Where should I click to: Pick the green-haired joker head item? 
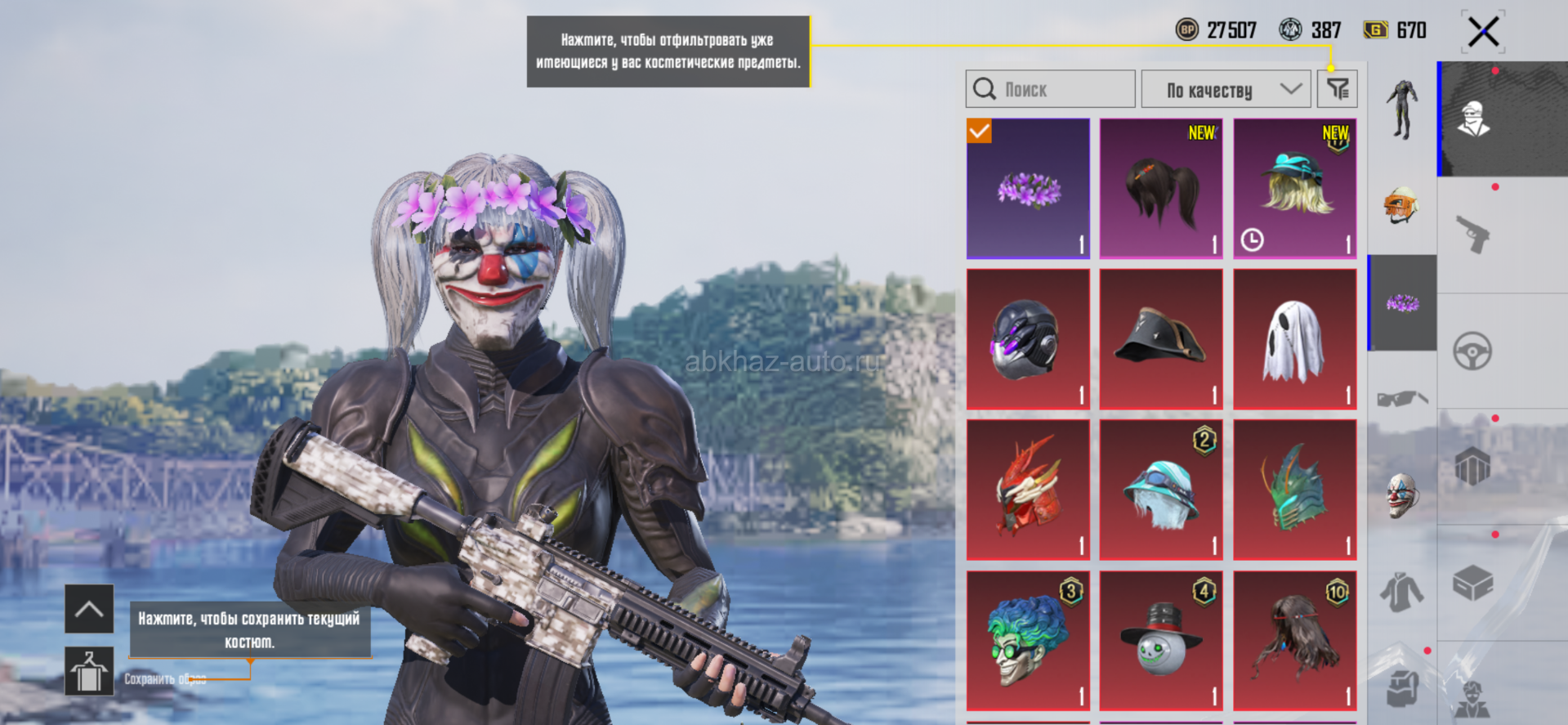tap(1028, 640)
